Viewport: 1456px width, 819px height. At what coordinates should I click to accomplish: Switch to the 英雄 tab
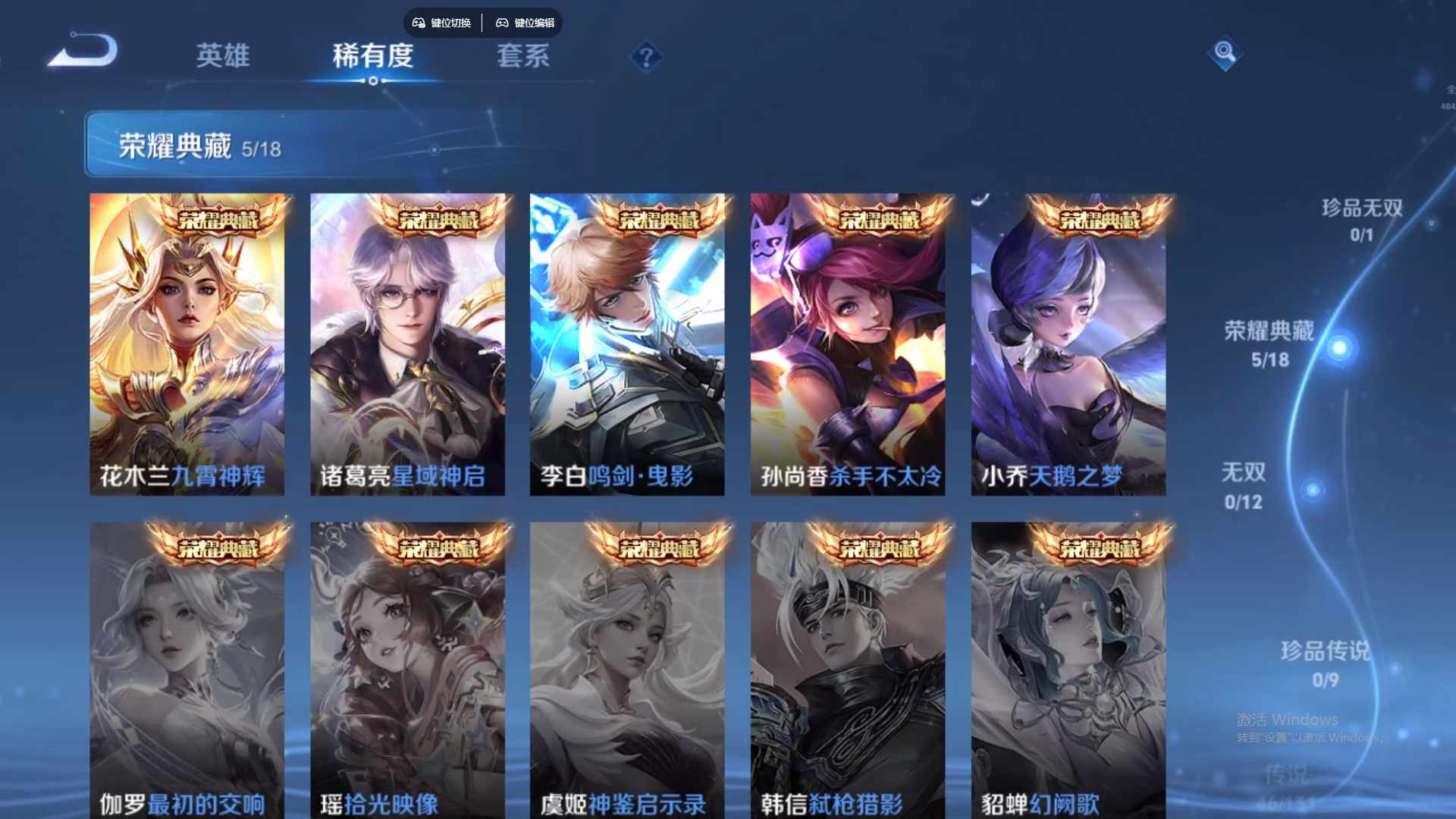(222, 55)
